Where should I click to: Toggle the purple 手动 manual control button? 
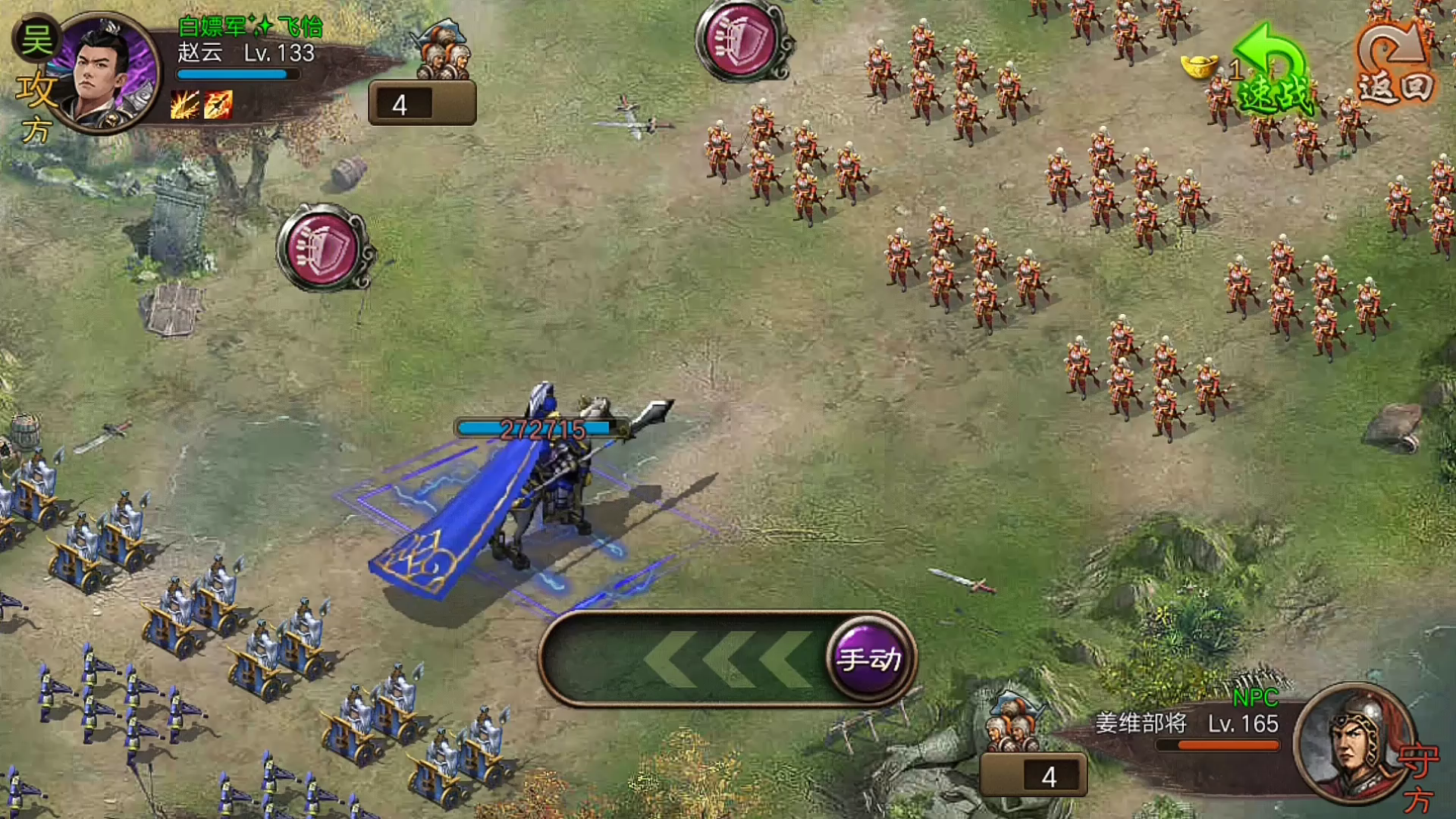coord(869,658)
